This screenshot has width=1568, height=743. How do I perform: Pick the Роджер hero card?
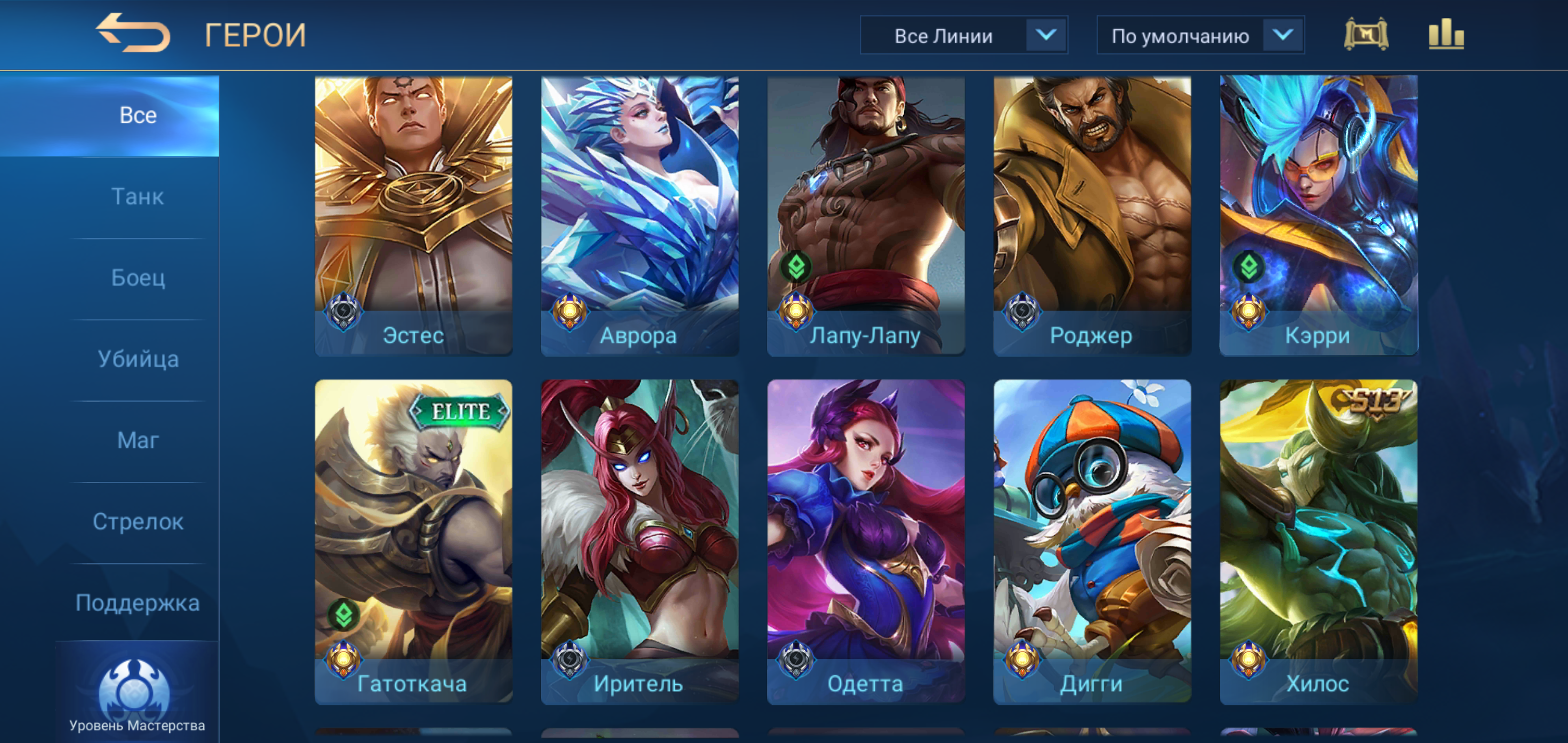[1092, 214]
